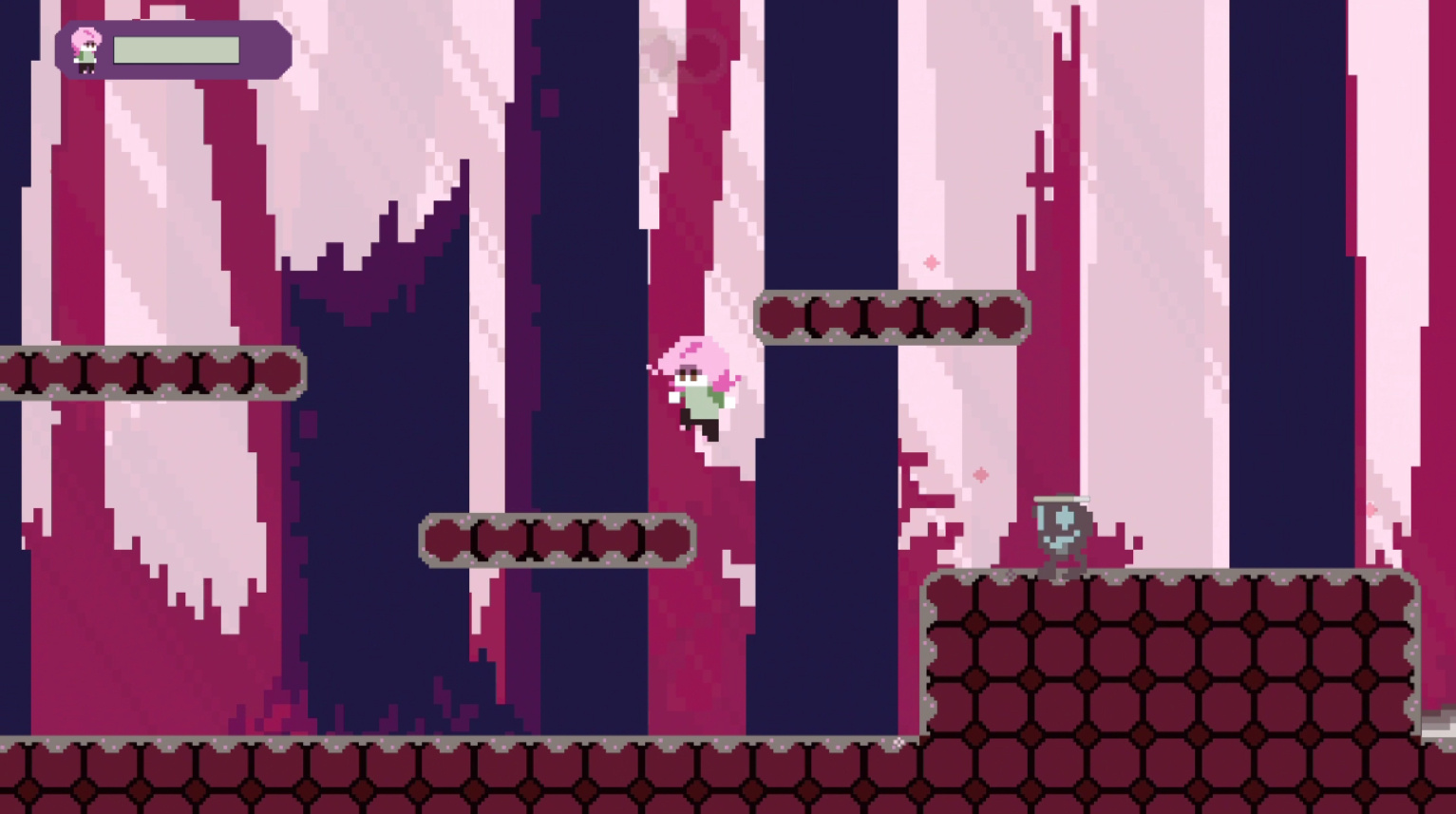Click the small pink sparkle particle near the right

click(x=1371, y=510)
